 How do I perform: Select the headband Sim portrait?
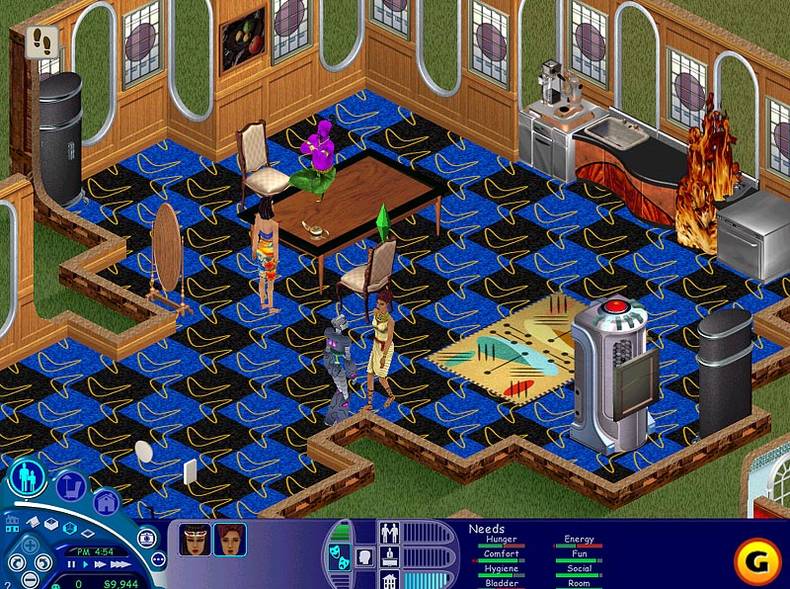pos(195,539)
